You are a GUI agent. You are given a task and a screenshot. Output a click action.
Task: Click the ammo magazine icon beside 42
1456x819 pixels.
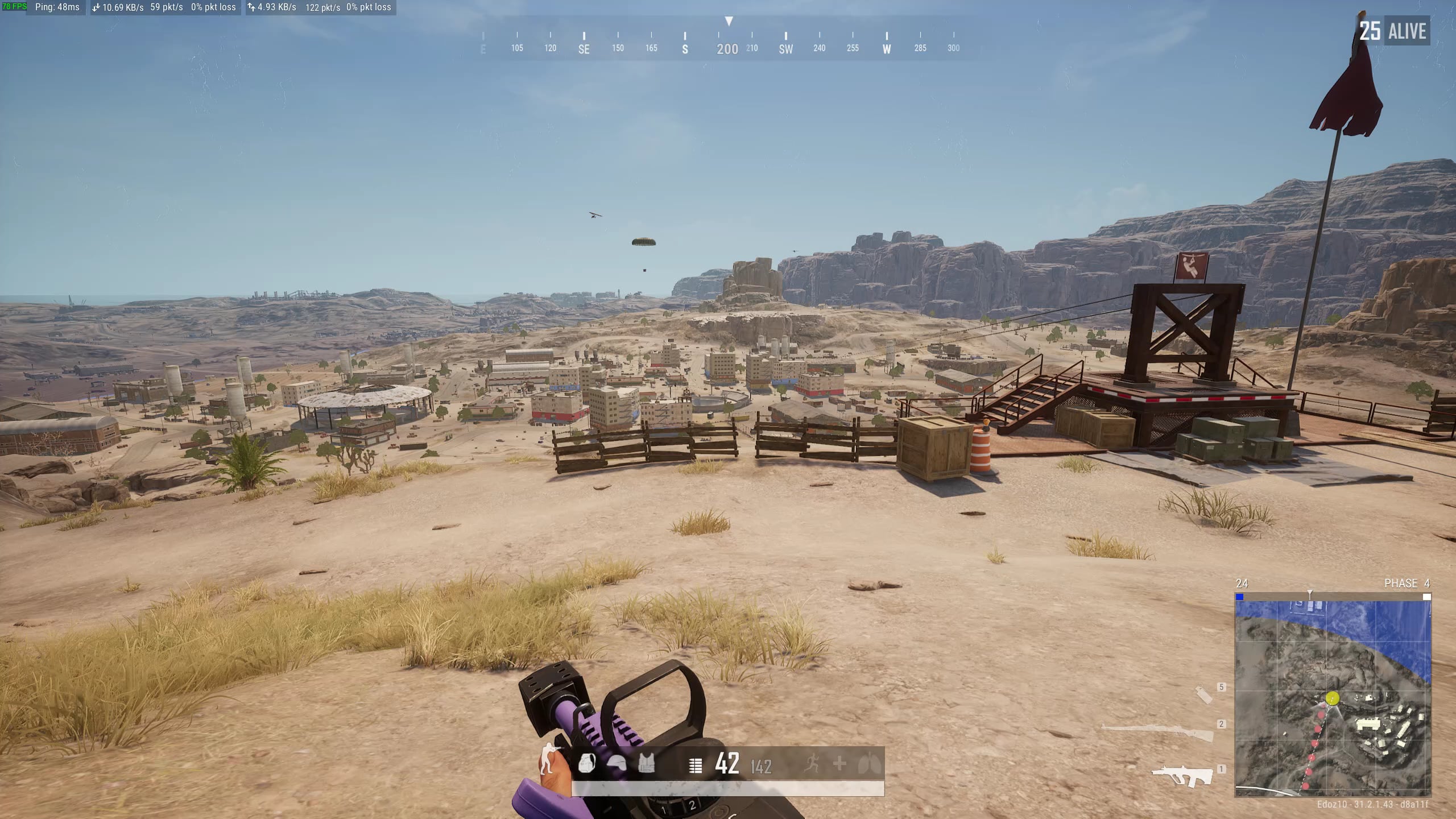pos(696,765)
